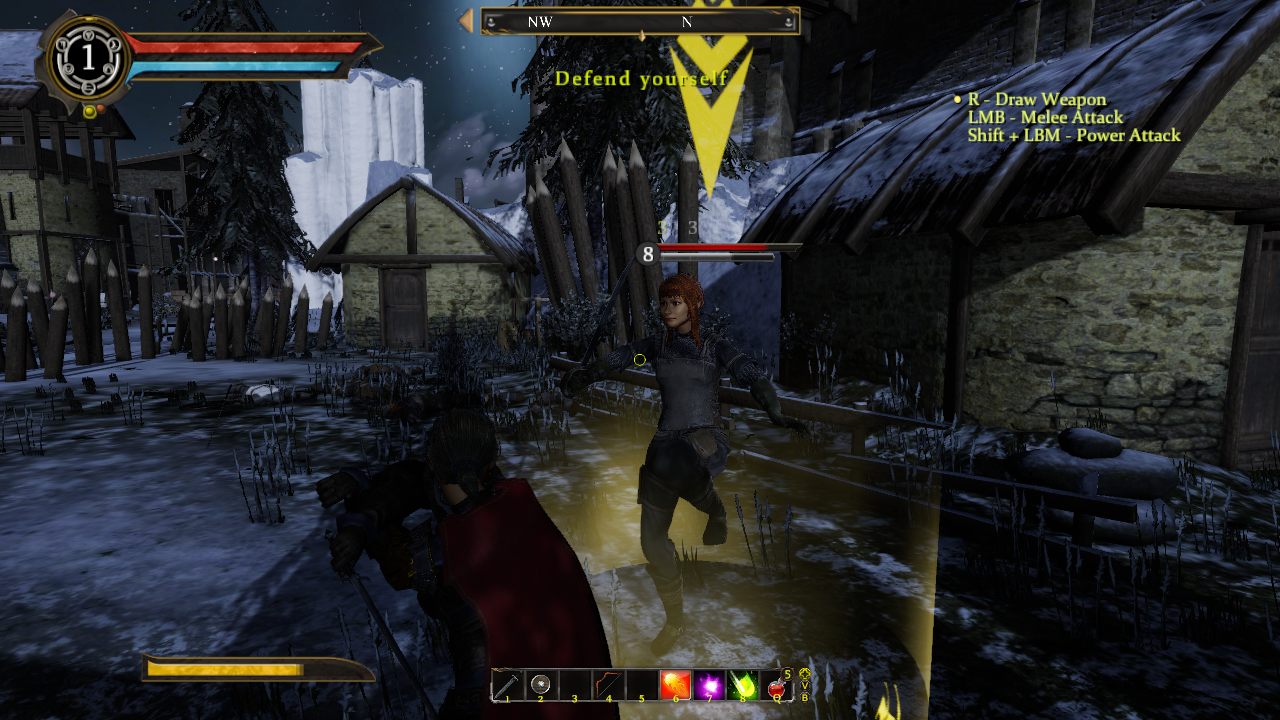The image size is (1280, 720).
Task: Use the green streak spell icon
Action: click(742, 685)
